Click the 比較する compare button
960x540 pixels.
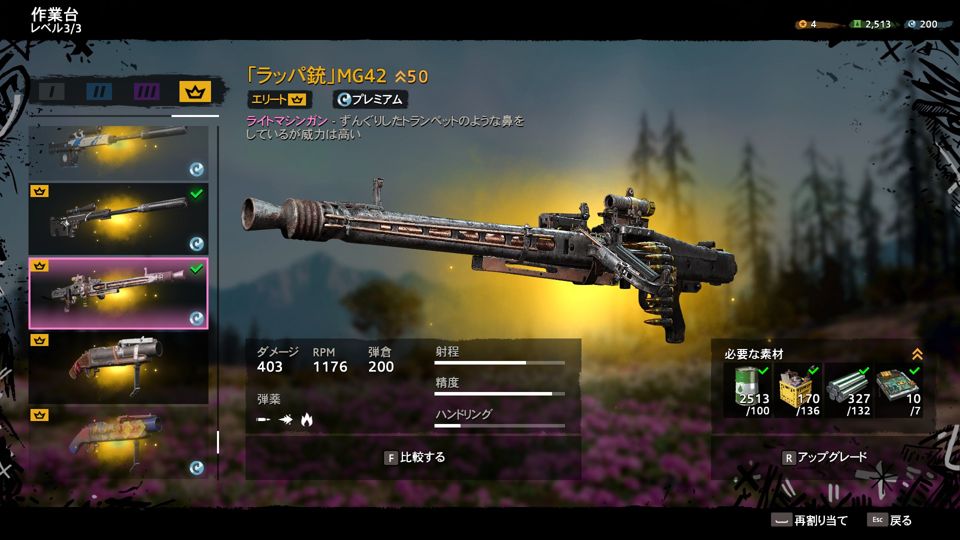click(x=413, y=457)
